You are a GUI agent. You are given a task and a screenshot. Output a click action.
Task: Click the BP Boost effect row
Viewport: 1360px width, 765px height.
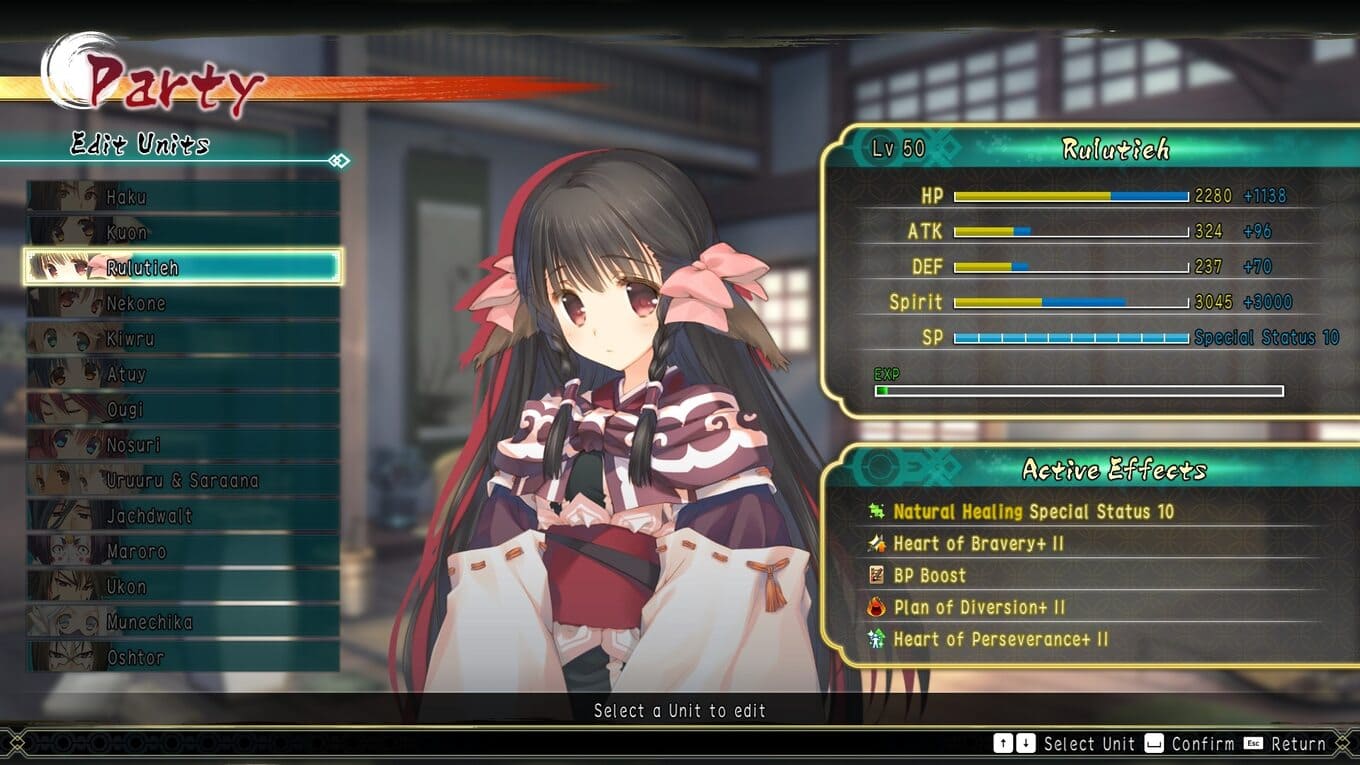click(929, 576)
